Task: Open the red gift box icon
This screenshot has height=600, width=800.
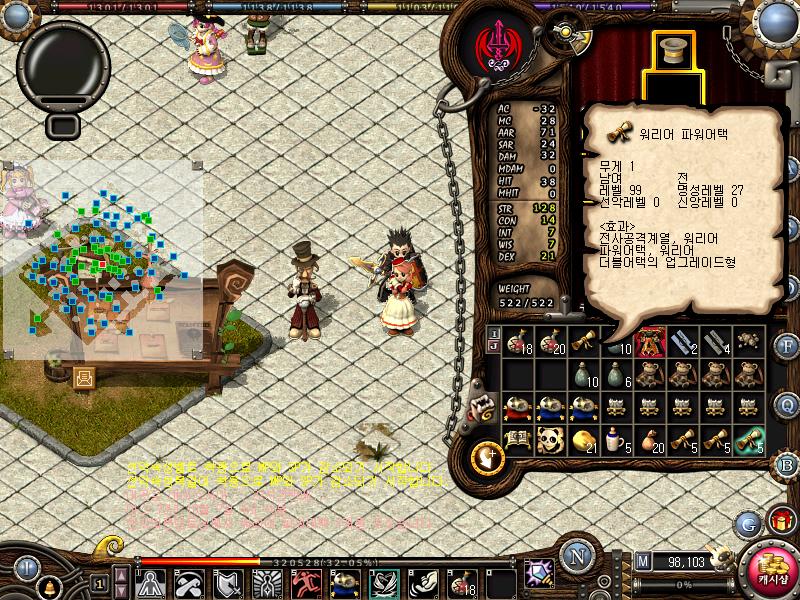Action: (x=781, y=520)
